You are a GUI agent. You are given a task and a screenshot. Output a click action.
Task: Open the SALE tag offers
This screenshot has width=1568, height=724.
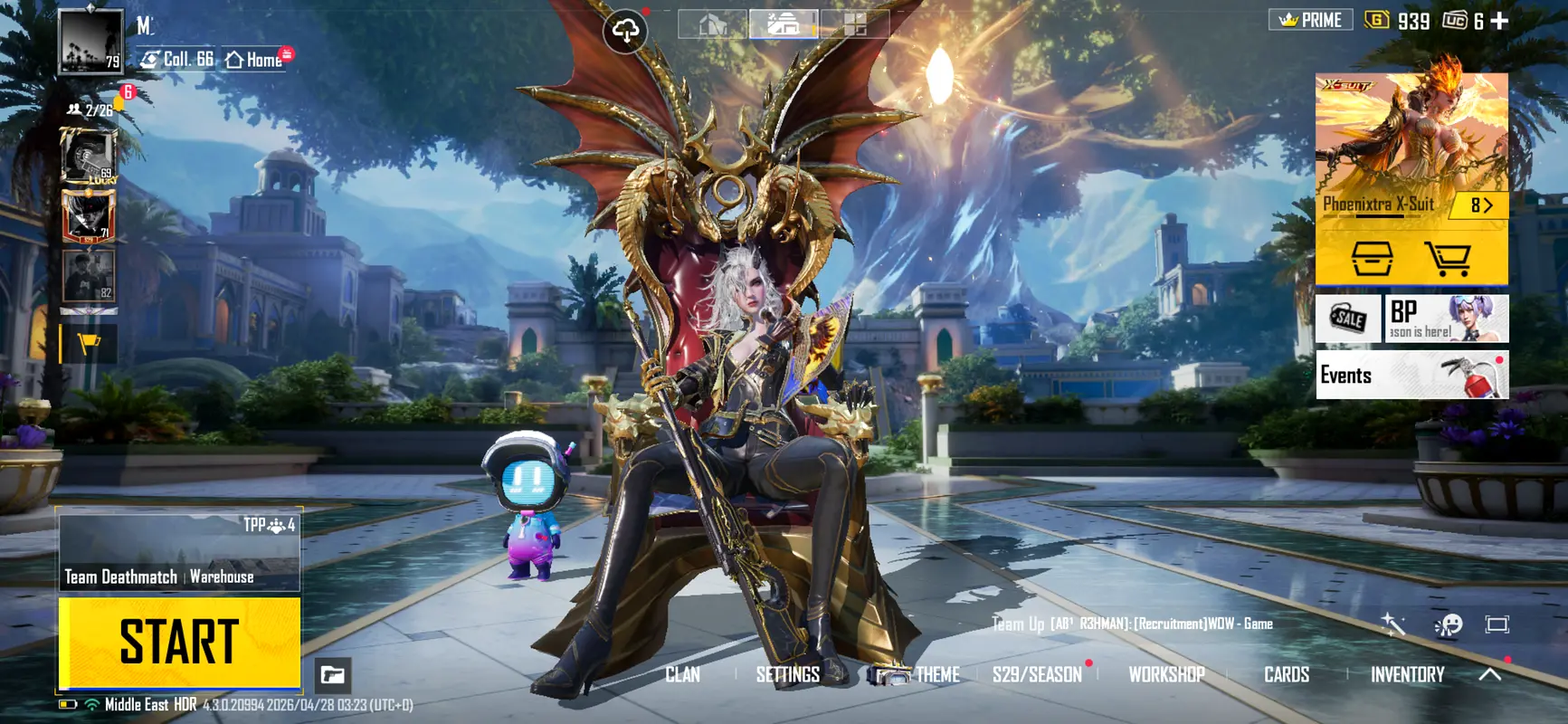click(x=1347, y=318)
